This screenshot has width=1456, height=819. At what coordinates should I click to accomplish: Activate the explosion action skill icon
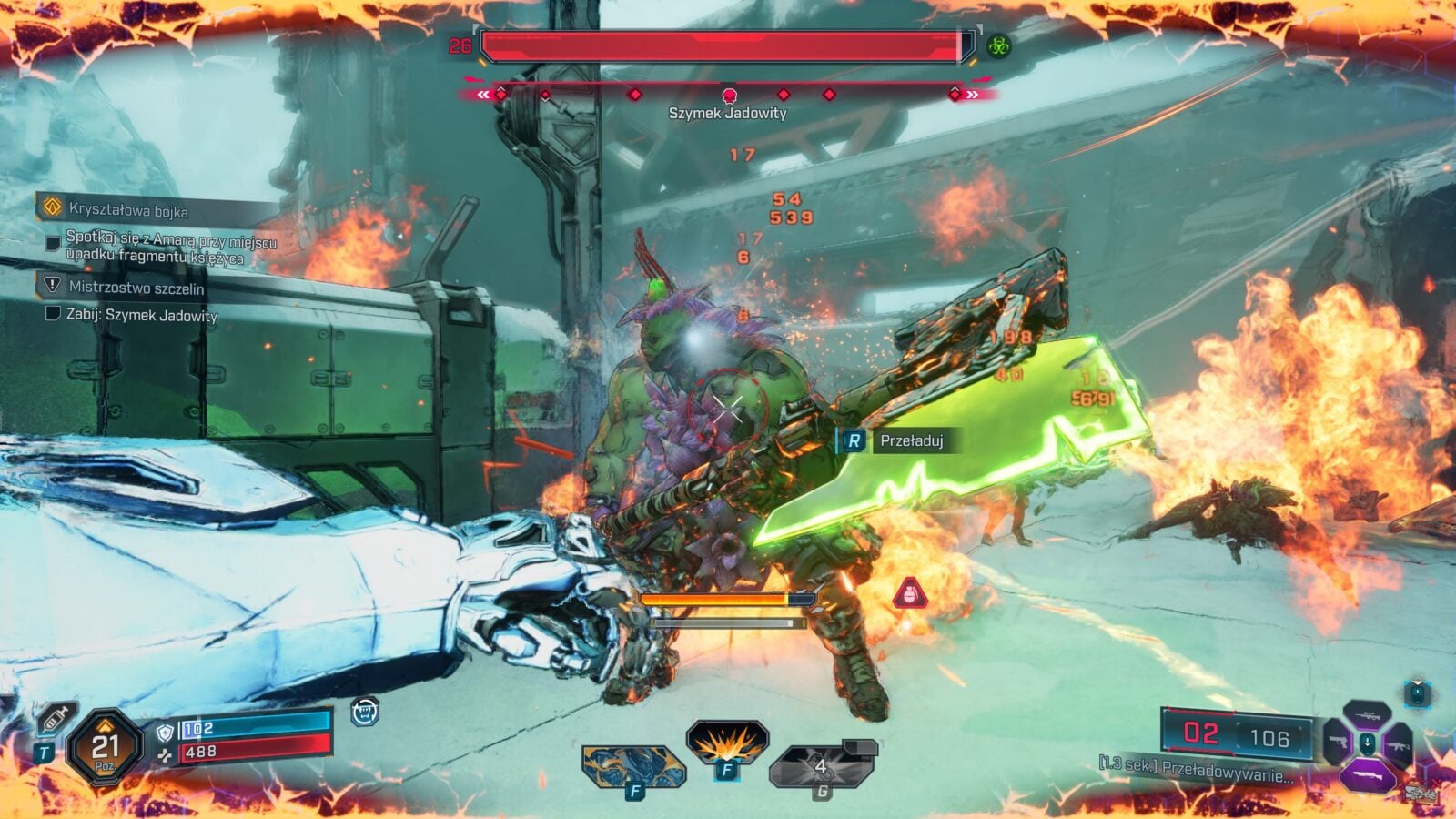[x=726, y=743]
